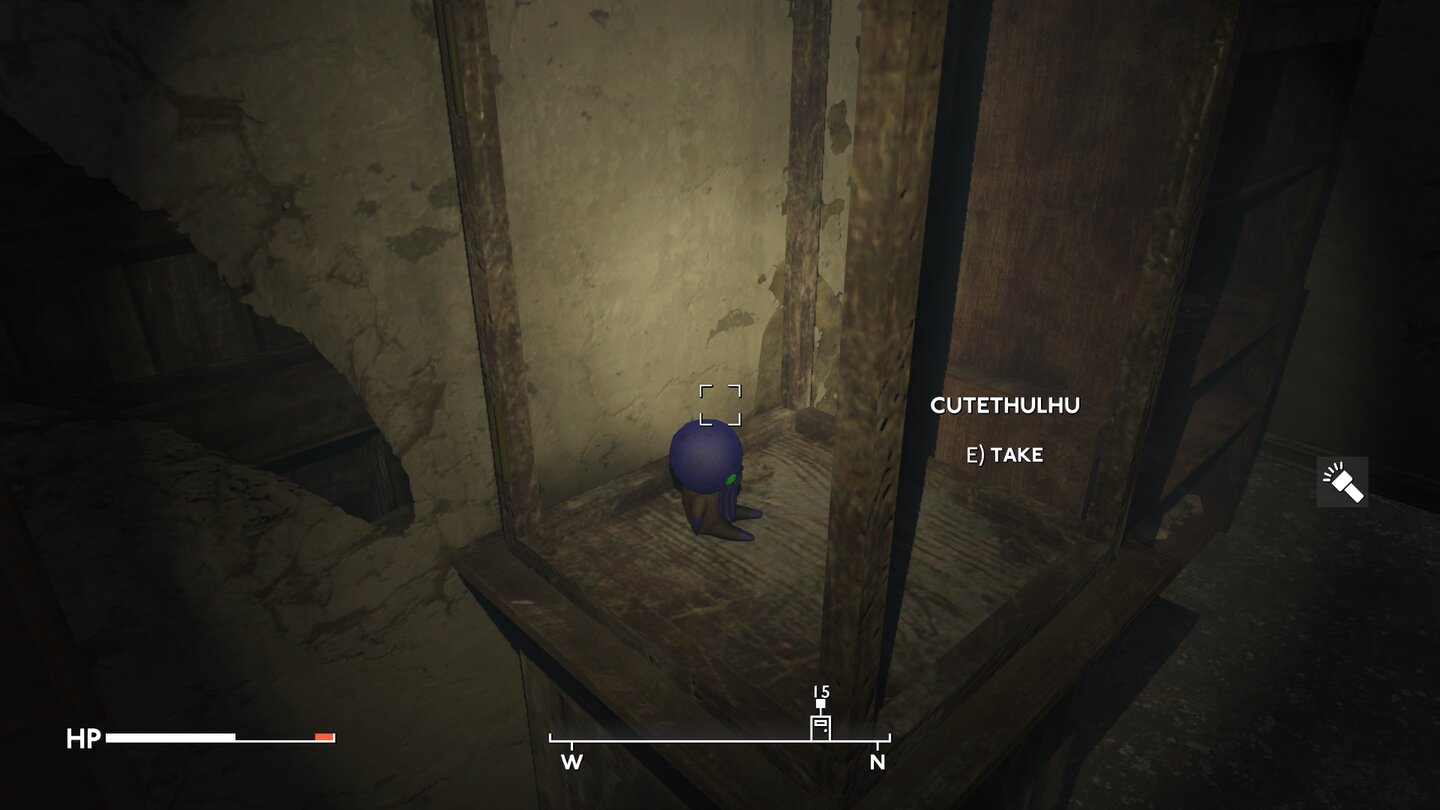Click the N cardinal marker on the compass
The width and height of the screenshot is (1440, 810).
click(878, 761)
